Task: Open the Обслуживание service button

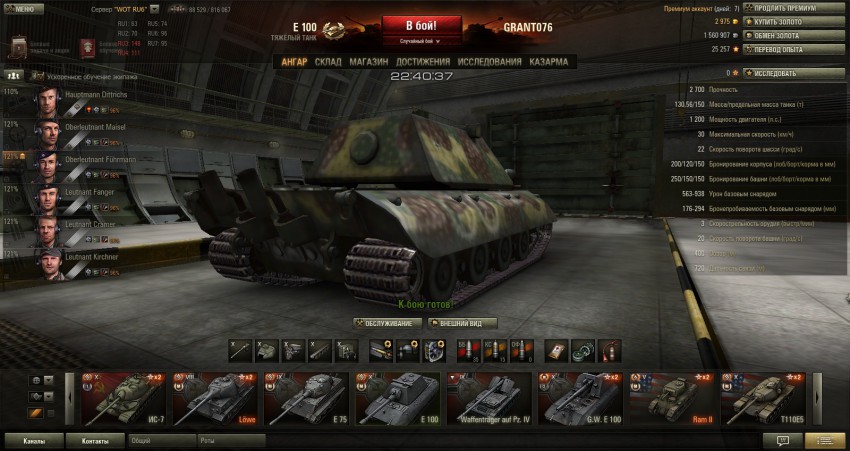Action: pos(386,323)
